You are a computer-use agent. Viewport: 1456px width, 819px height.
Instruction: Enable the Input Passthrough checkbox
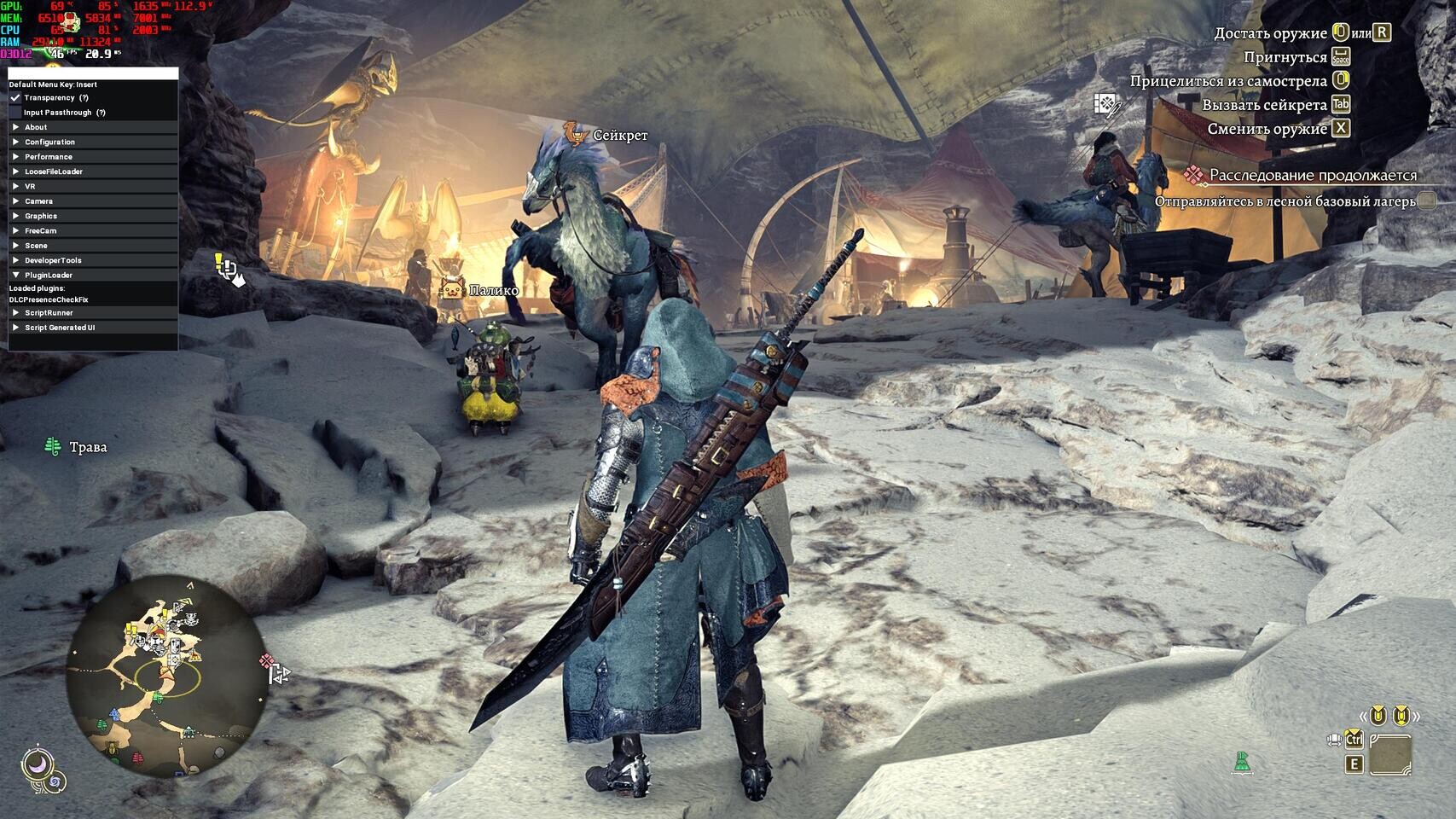pyautogui.click(x=15, y=112)
